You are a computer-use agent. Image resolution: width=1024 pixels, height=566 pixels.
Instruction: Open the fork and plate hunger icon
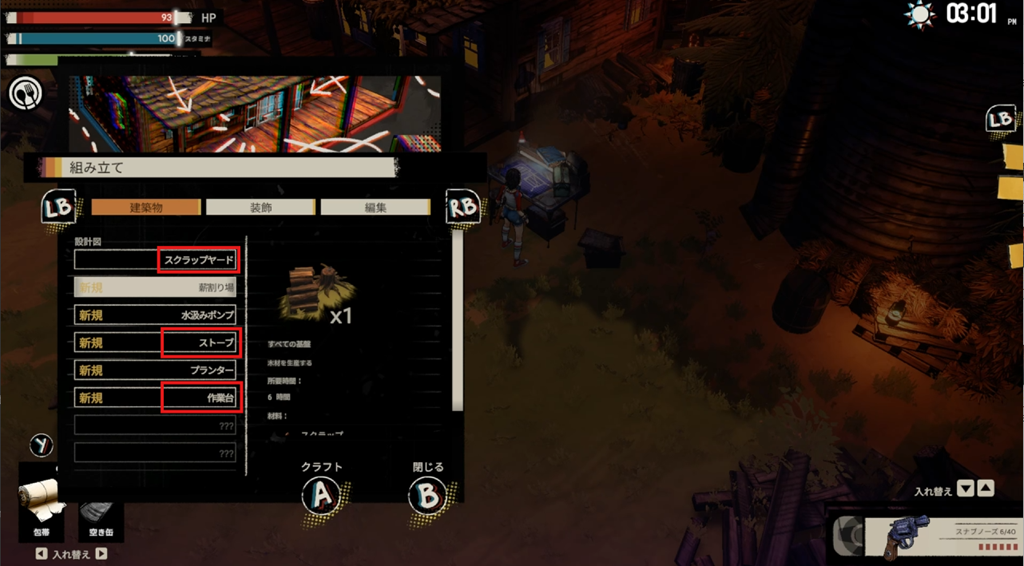[x=23, y=93]
